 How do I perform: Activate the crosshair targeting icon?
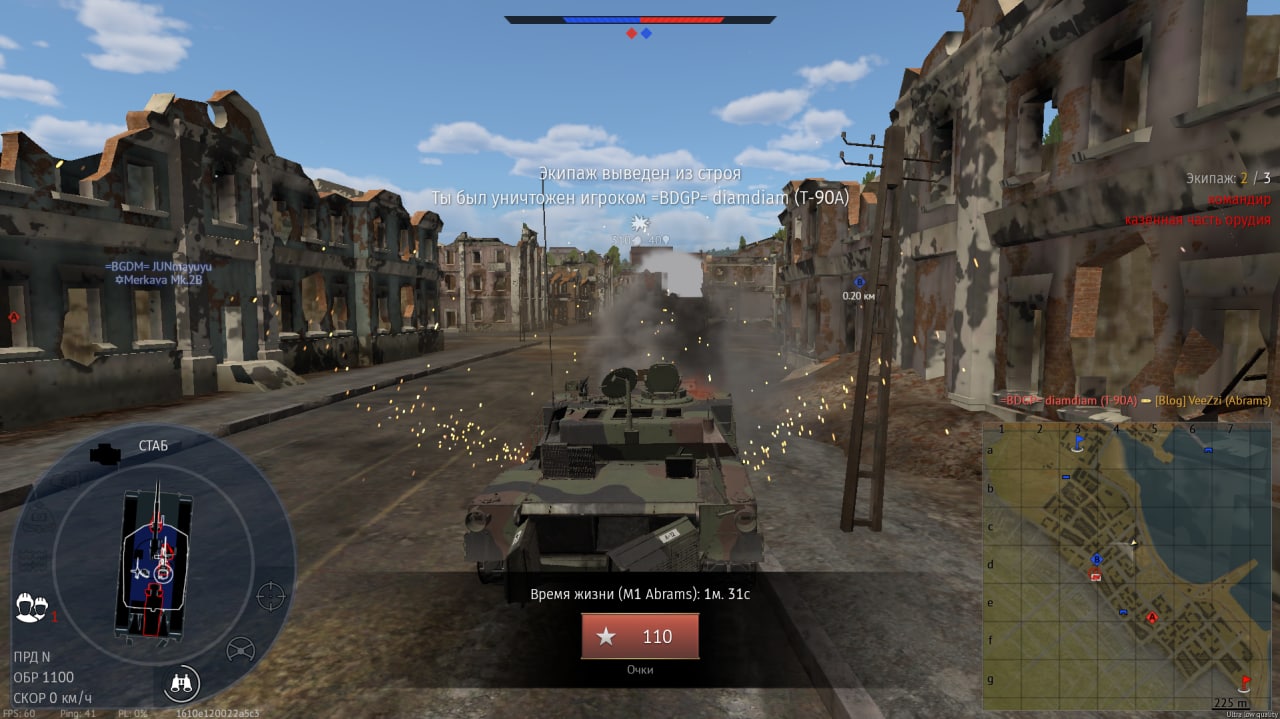271,596
